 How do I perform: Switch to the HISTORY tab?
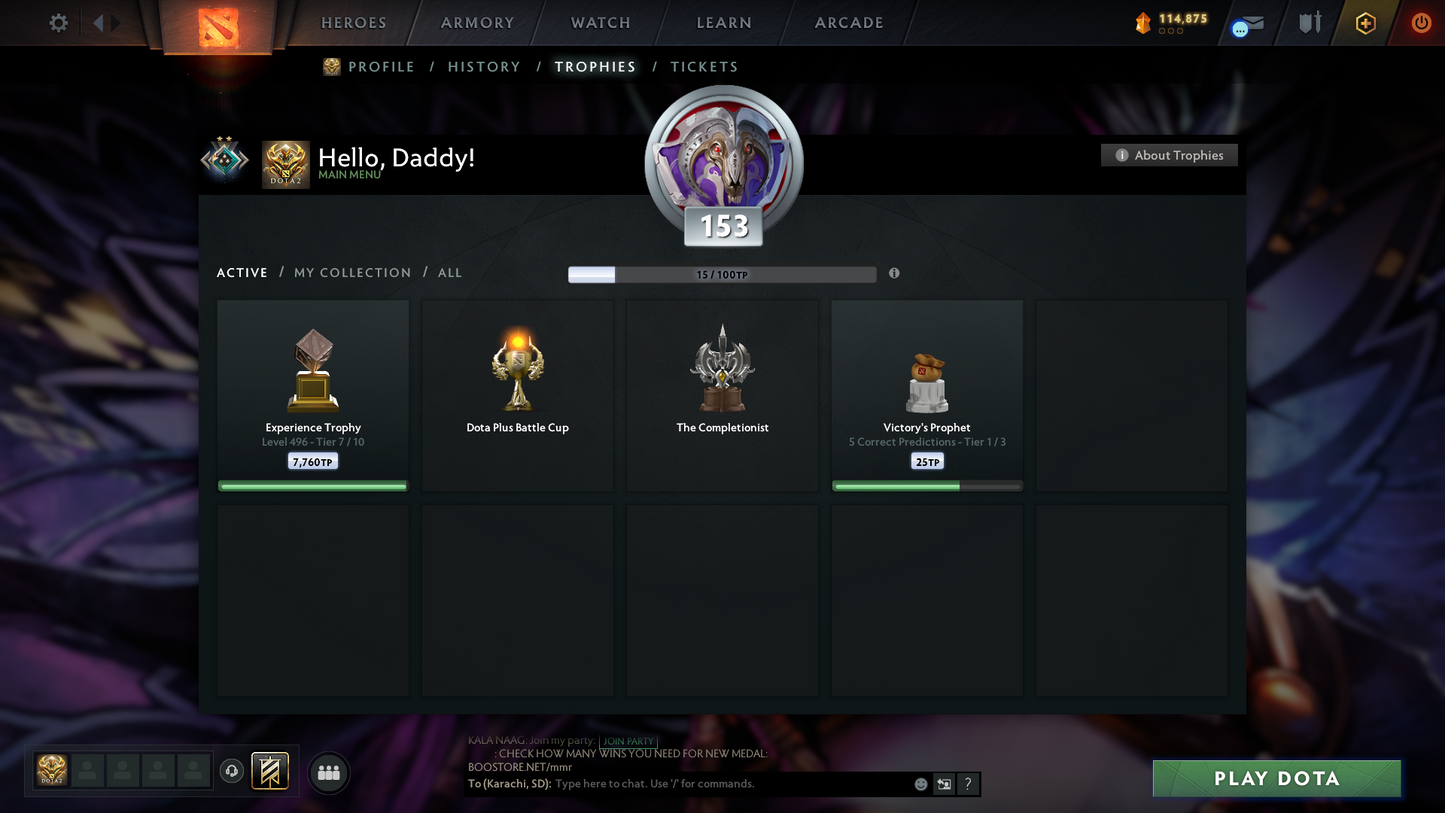[484, 66]
